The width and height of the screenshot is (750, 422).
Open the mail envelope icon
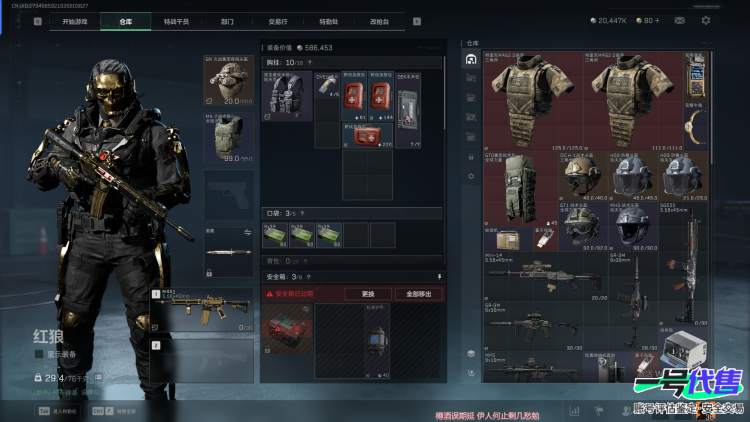(680, 20)
